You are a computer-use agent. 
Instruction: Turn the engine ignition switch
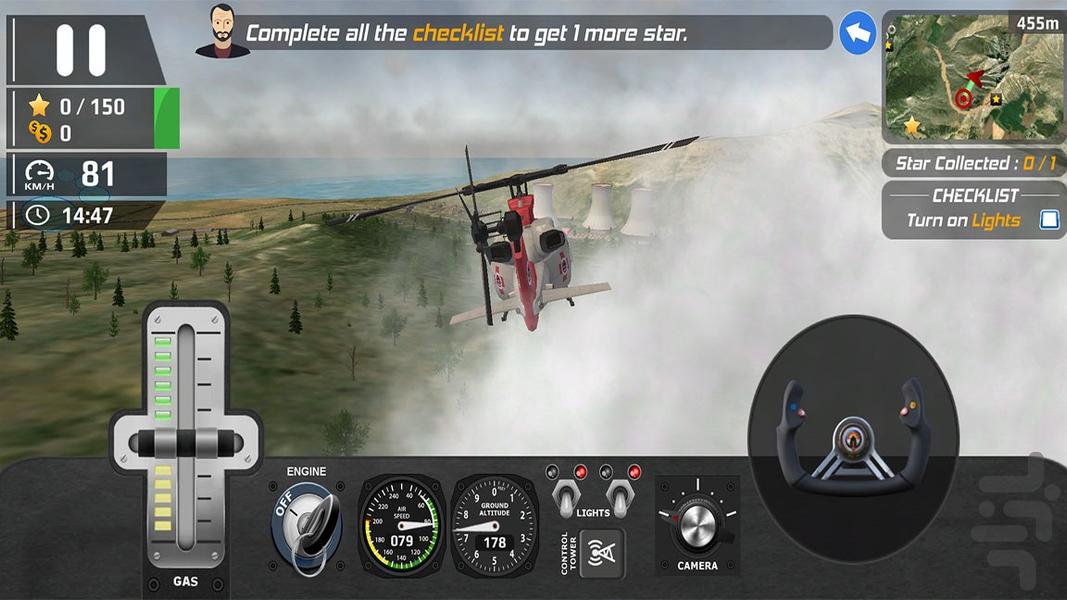(306, 523)
